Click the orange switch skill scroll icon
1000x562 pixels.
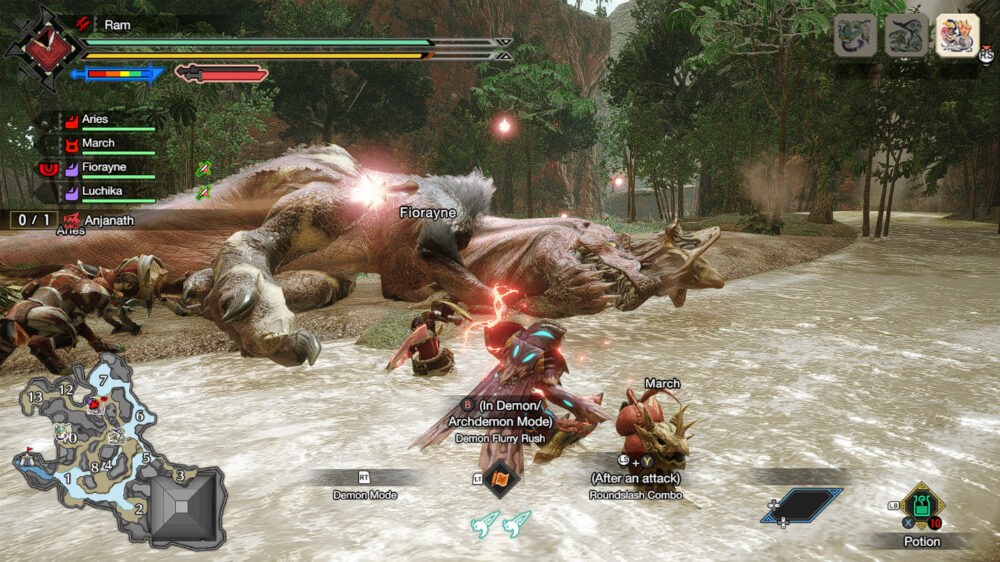[x=500, y=480]
